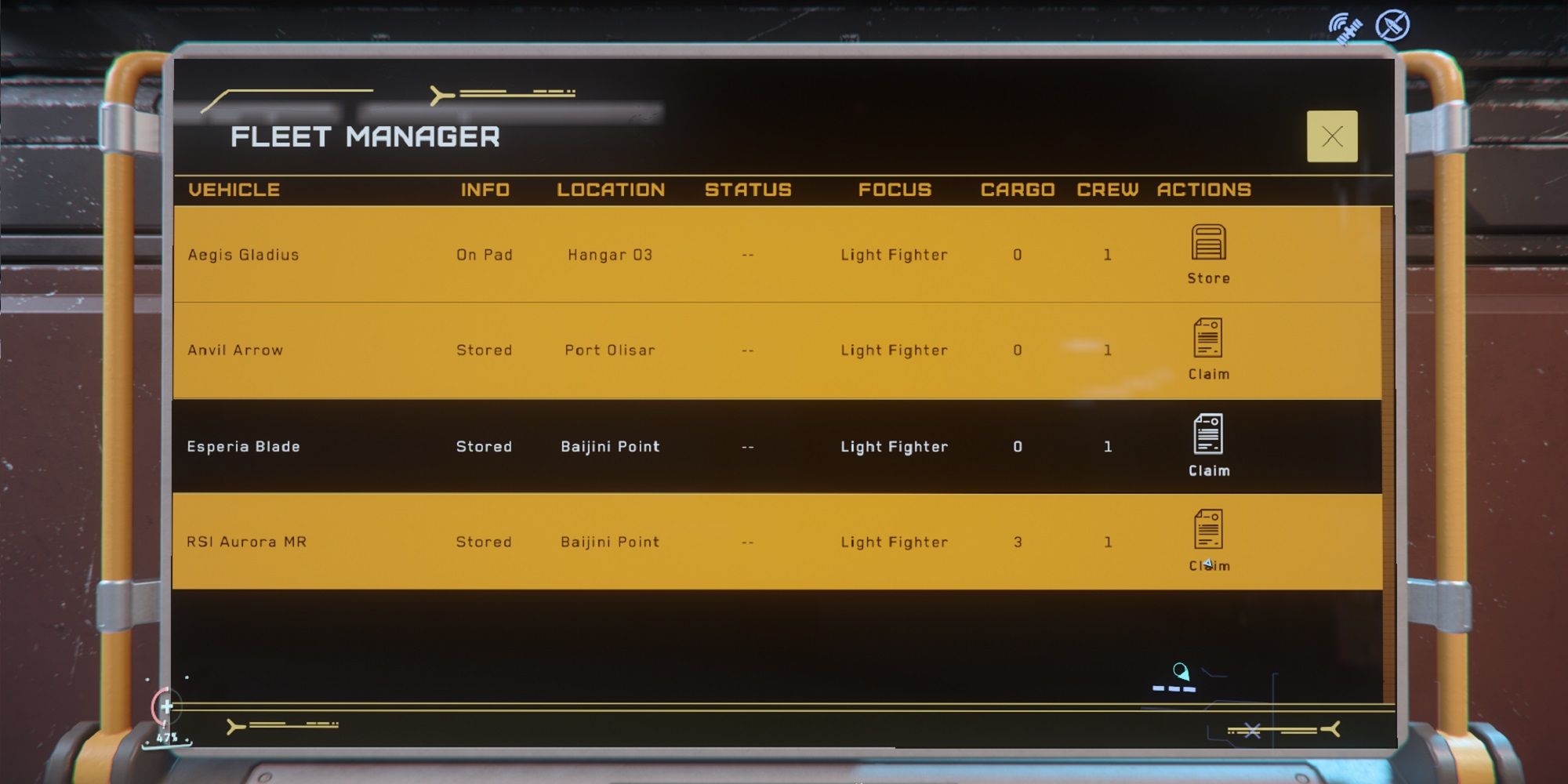Toggle the Status marker for Aegis Gladius

[746, 254]
